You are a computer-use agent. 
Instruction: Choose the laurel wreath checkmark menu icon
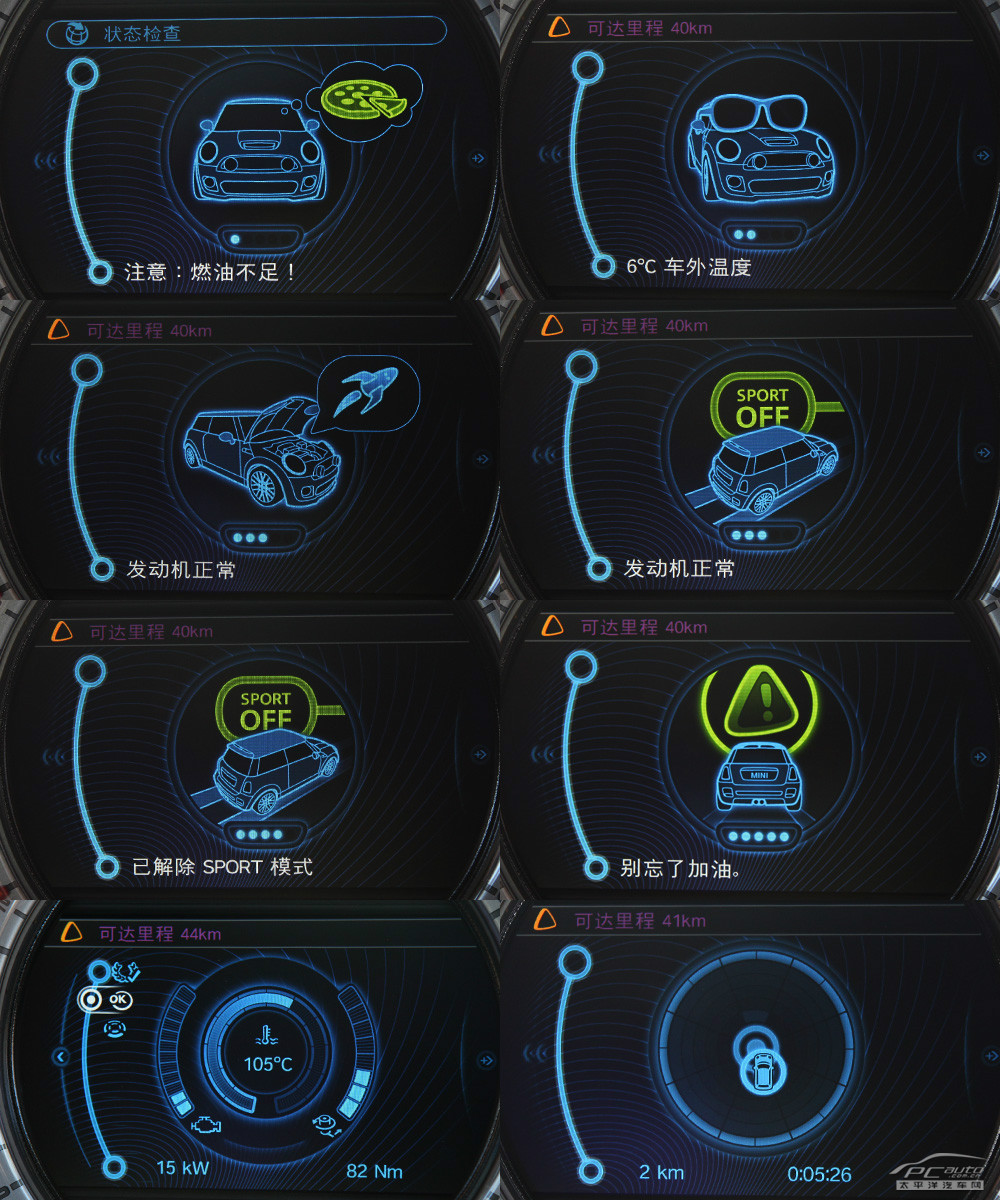pos(124,971)
